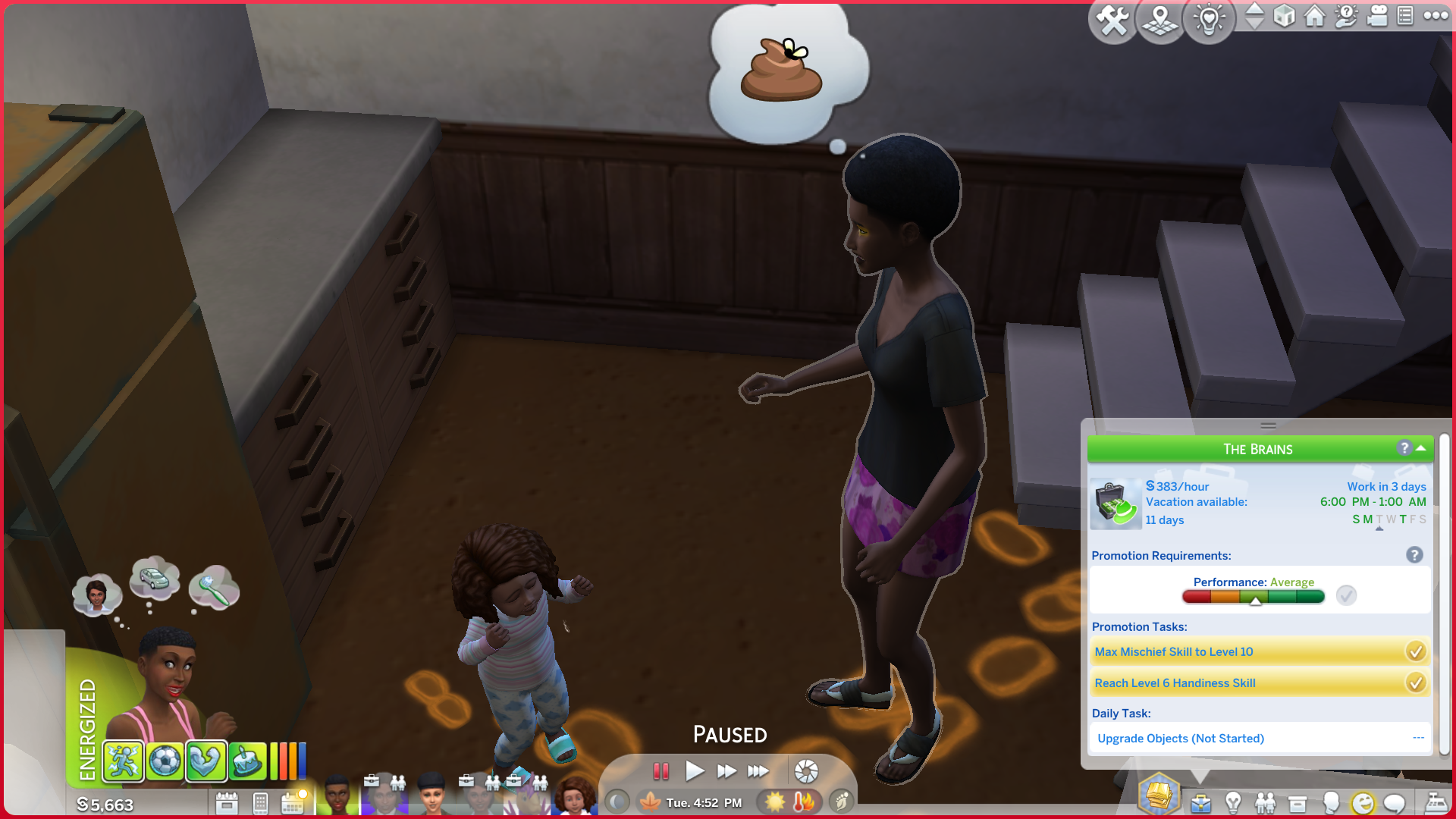Collapse The Brains career panel arrow
Screen dimensions: 1456x819
point(1420,449)
